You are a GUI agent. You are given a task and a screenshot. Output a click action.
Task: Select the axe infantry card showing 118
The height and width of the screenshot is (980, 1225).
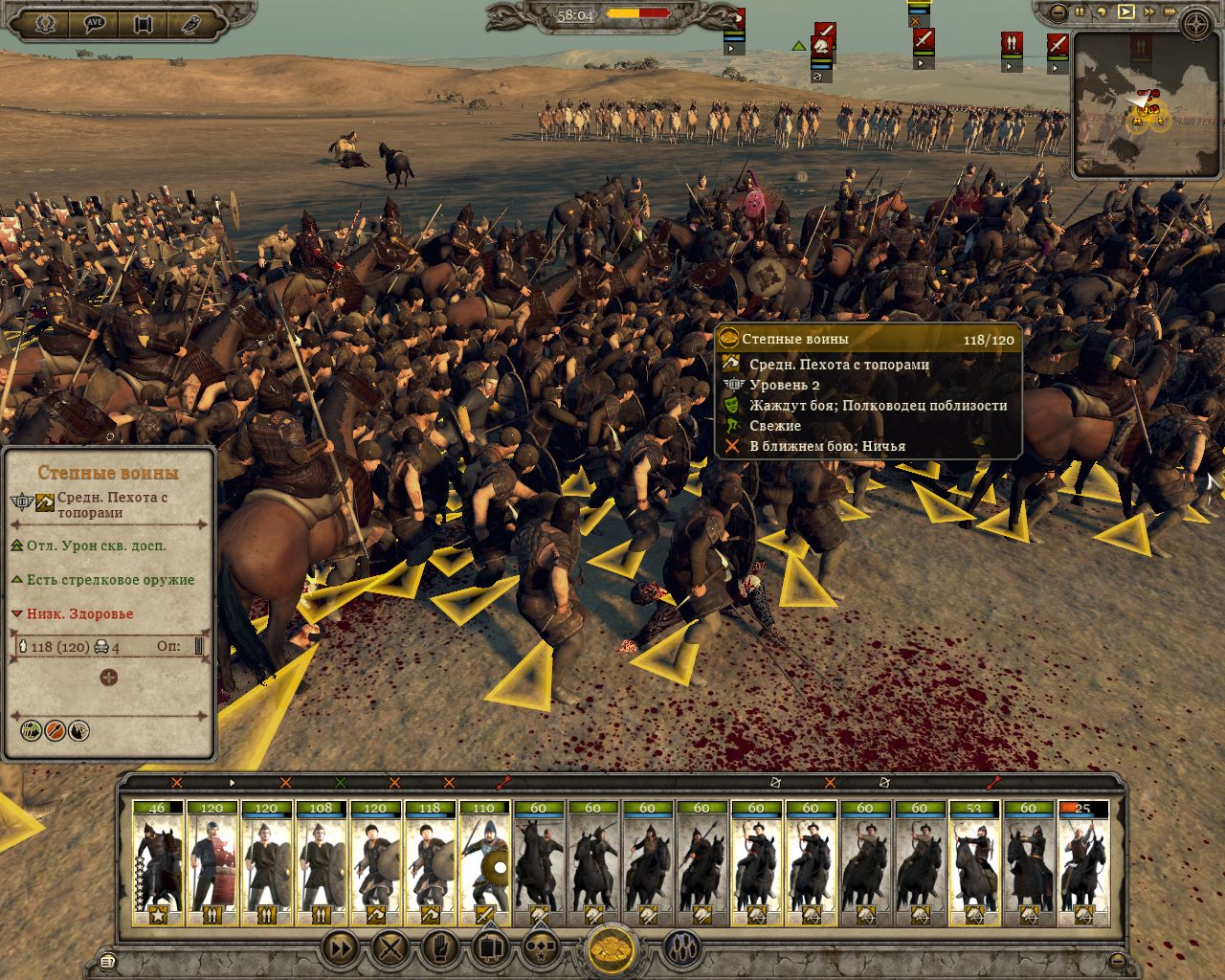tap(430, 863)
